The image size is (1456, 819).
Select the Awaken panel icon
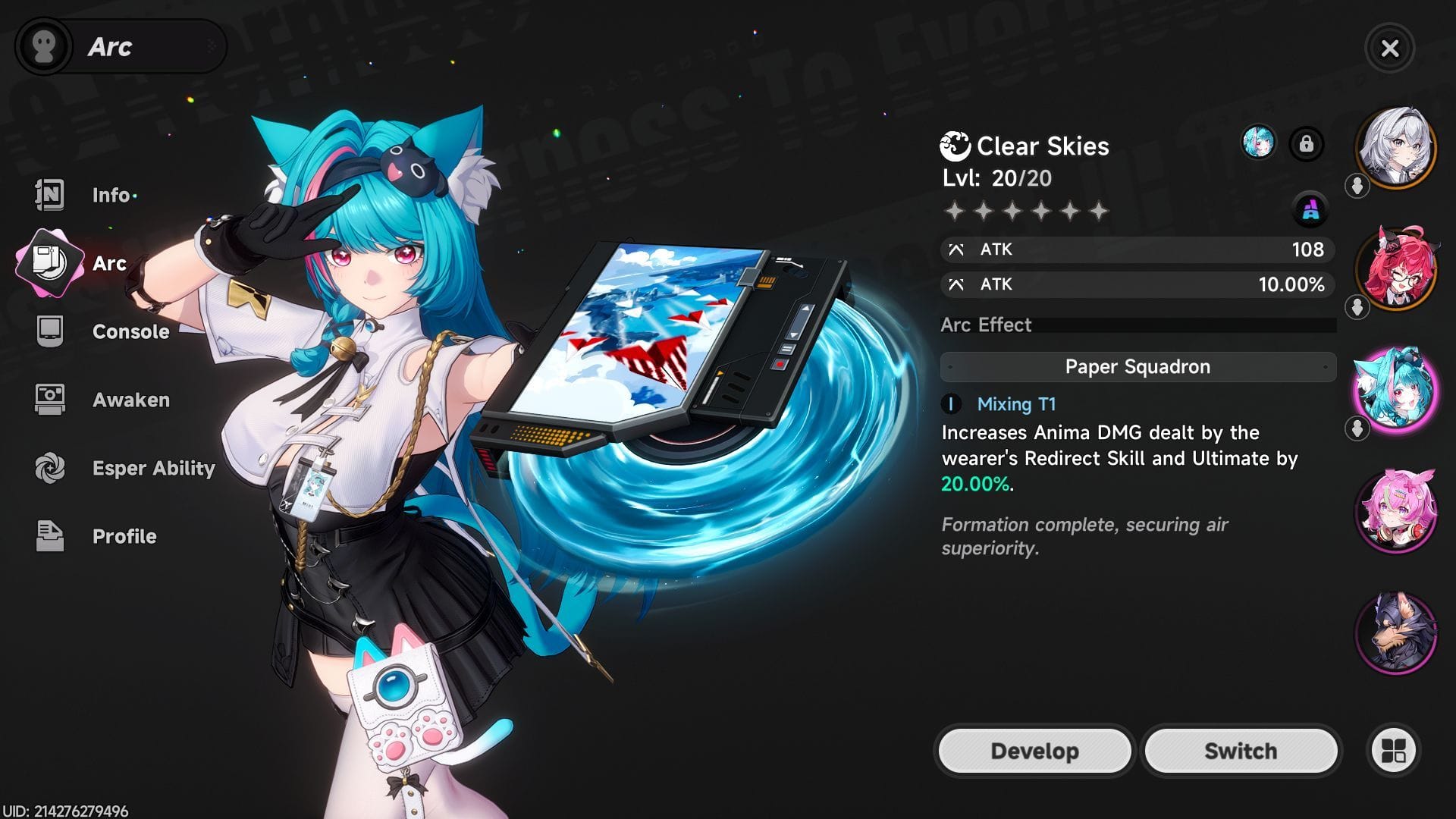tap(48, 400)
